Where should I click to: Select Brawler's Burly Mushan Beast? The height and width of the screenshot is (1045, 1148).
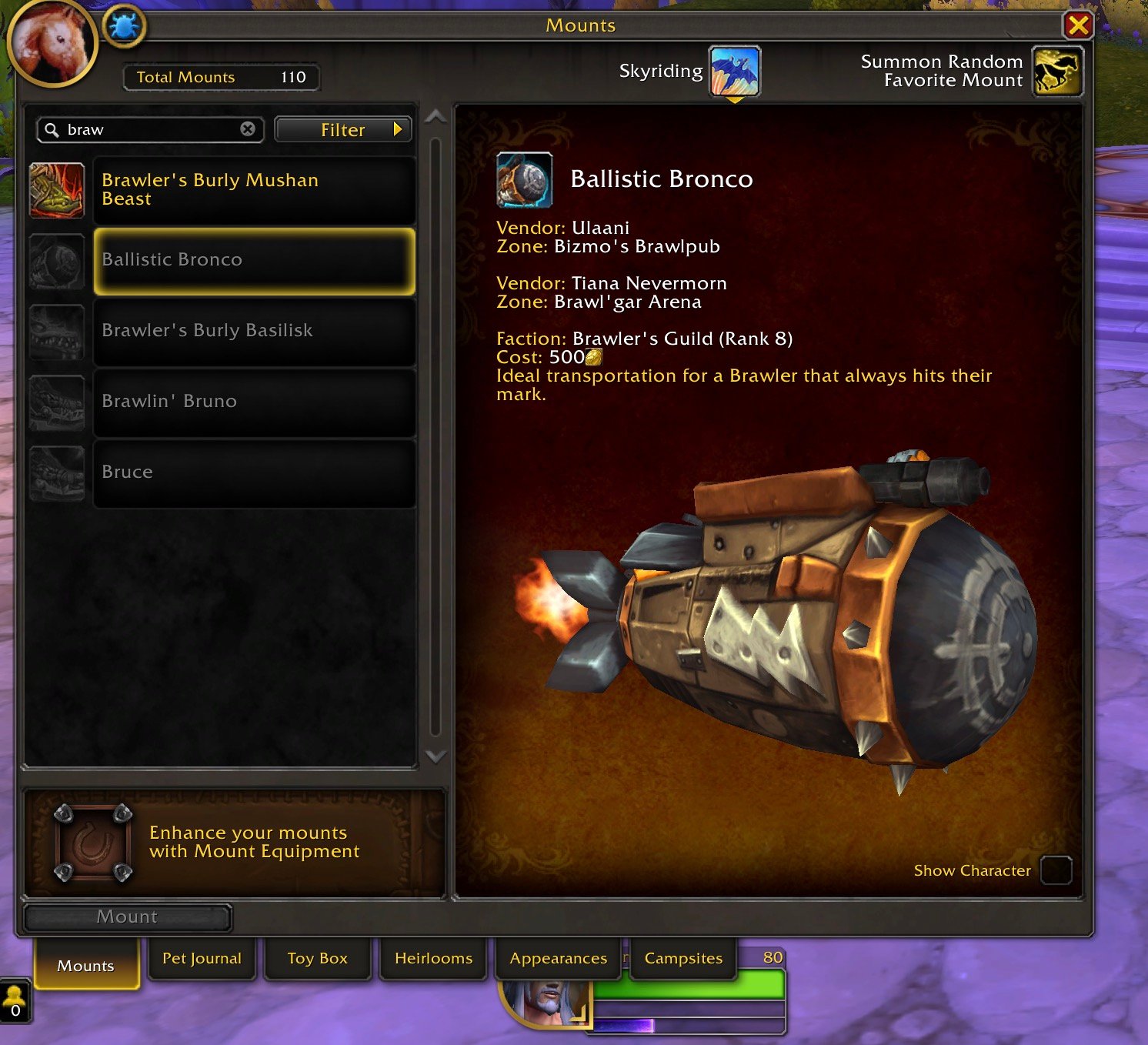tap(254, 190)
